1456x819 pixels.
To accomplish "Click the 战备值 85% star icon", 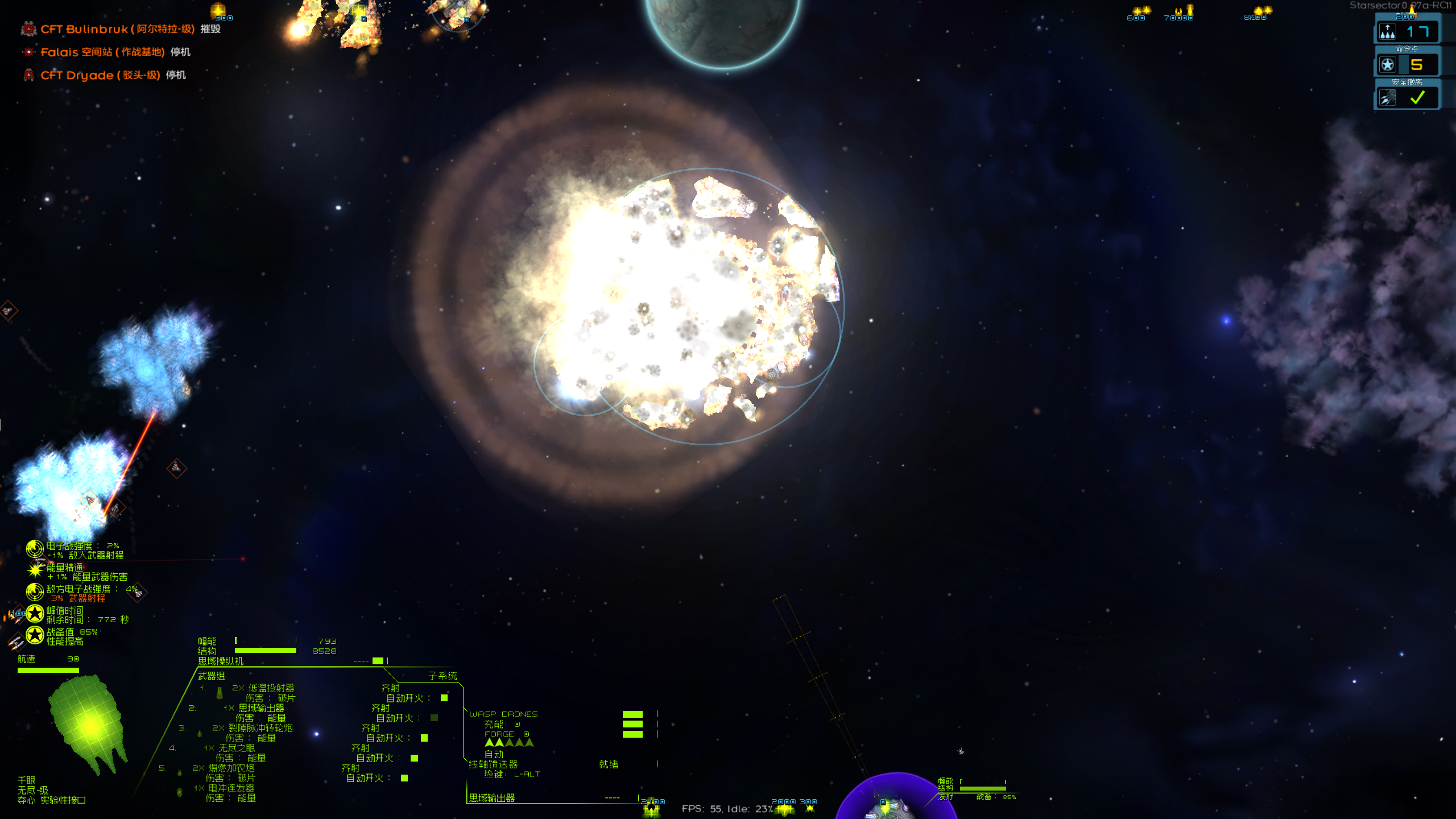I will pyautogui.click(x=35, y=633).
